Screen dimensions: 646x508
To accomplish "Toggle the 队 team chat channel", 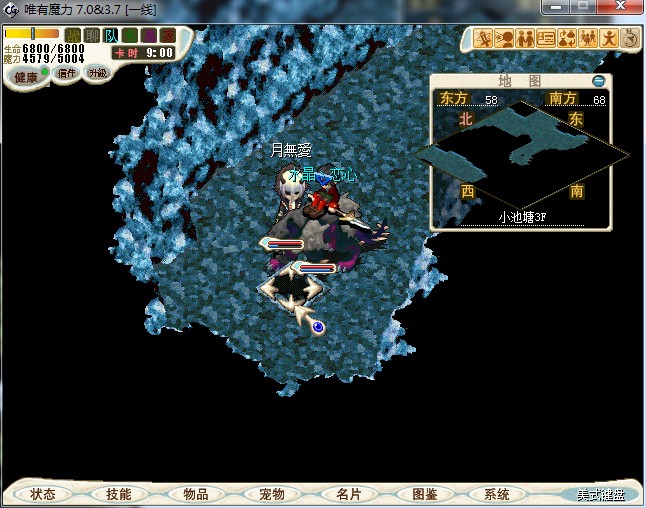I will (112, 35).
